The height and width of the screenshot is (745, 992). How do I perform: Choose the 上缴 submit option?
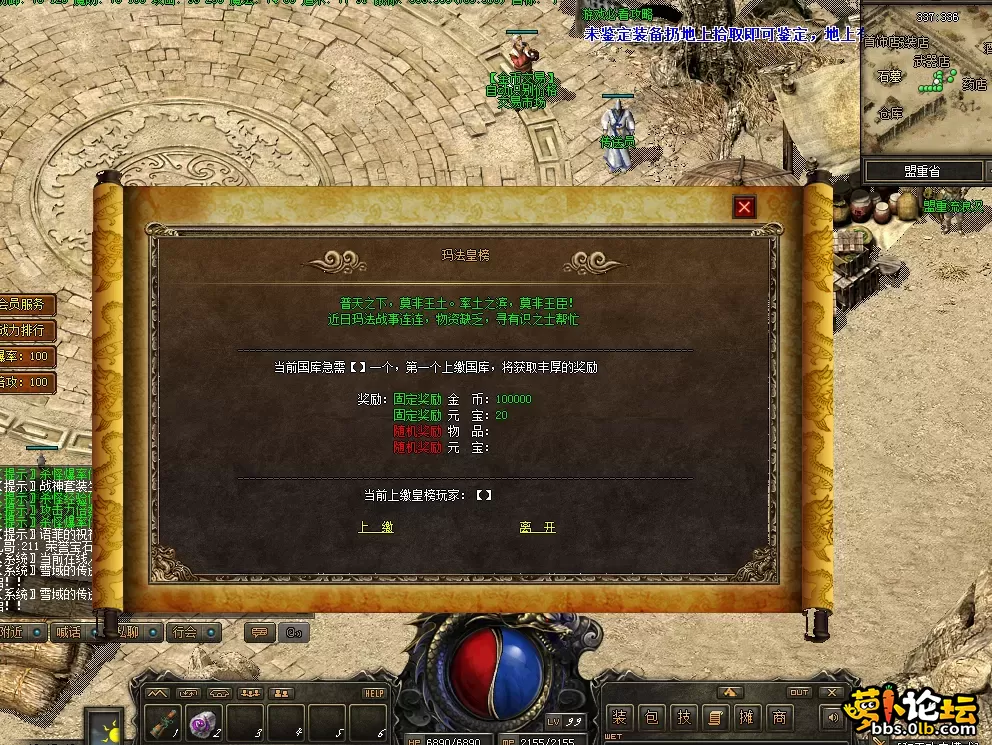click(376, 527)
